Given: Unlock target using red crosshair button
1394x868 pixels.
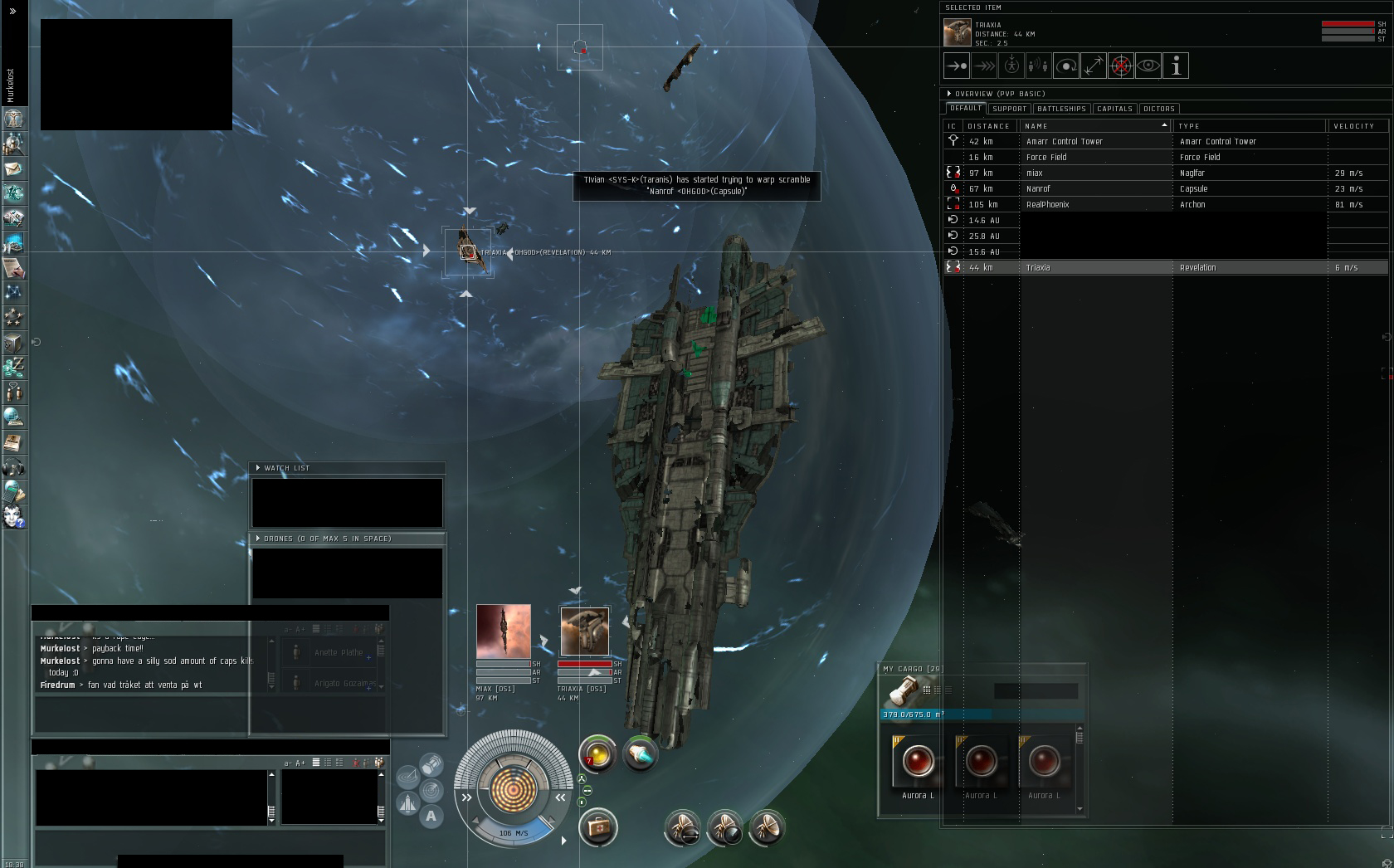Looking at the screenshot, I should 1121,66.
